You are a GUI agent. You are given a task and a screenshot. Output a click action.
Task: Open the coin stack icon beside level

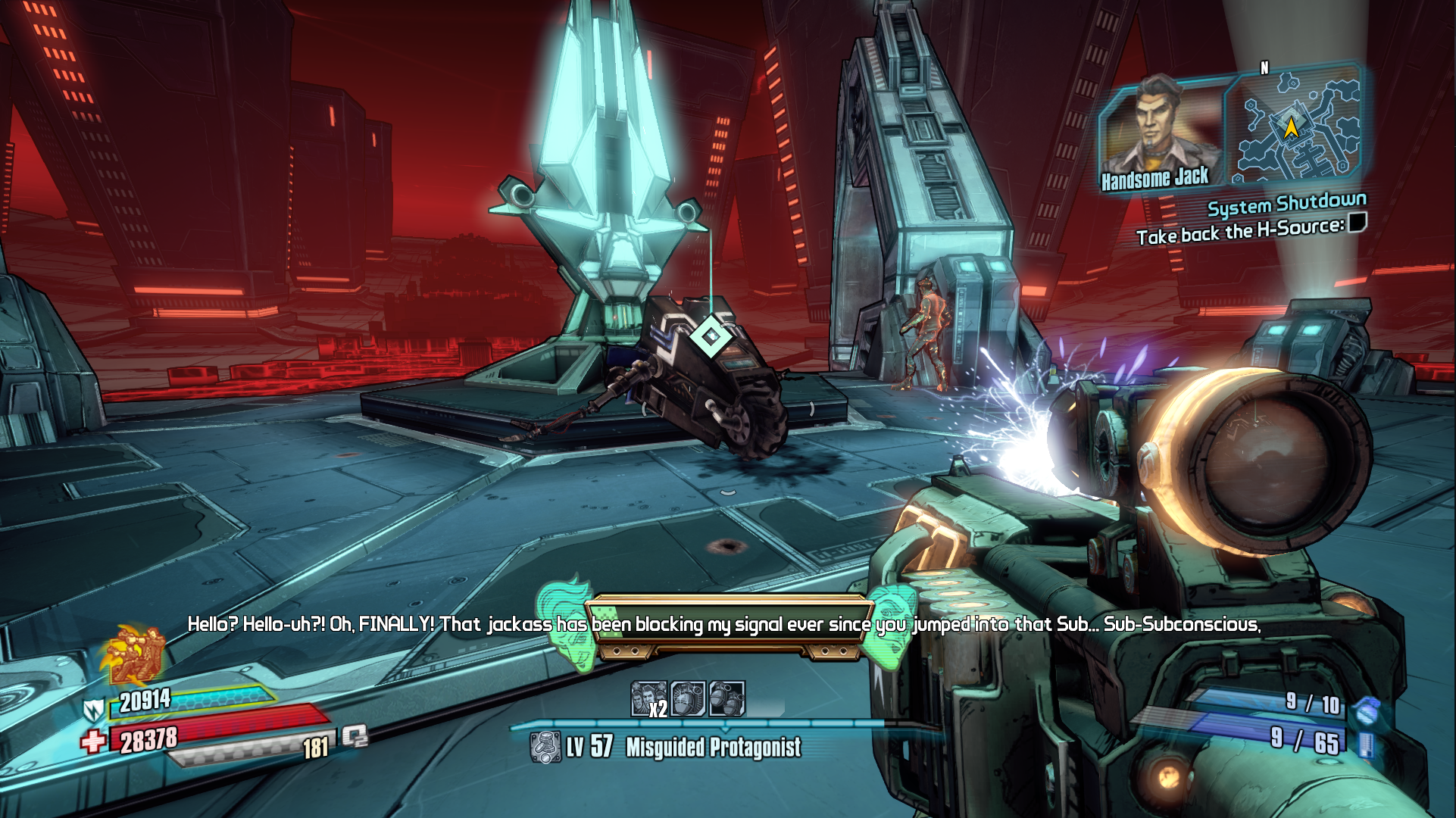click(x=544, y=748)
